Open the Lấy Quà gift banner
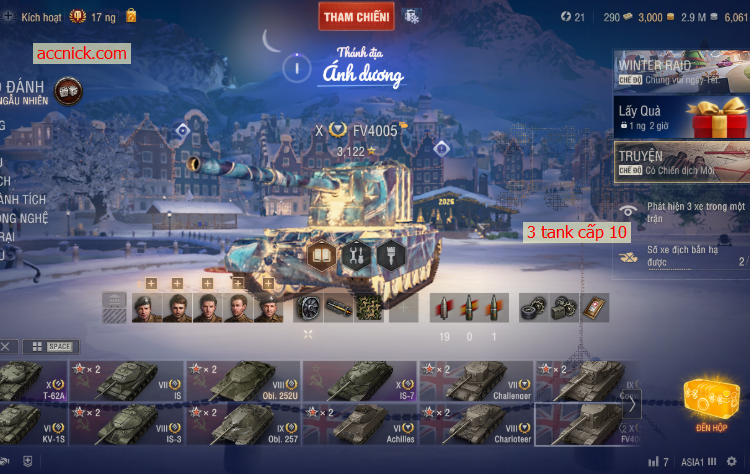Screen dimensions: 750x474 pyautogui.click(x=681, y=120)
